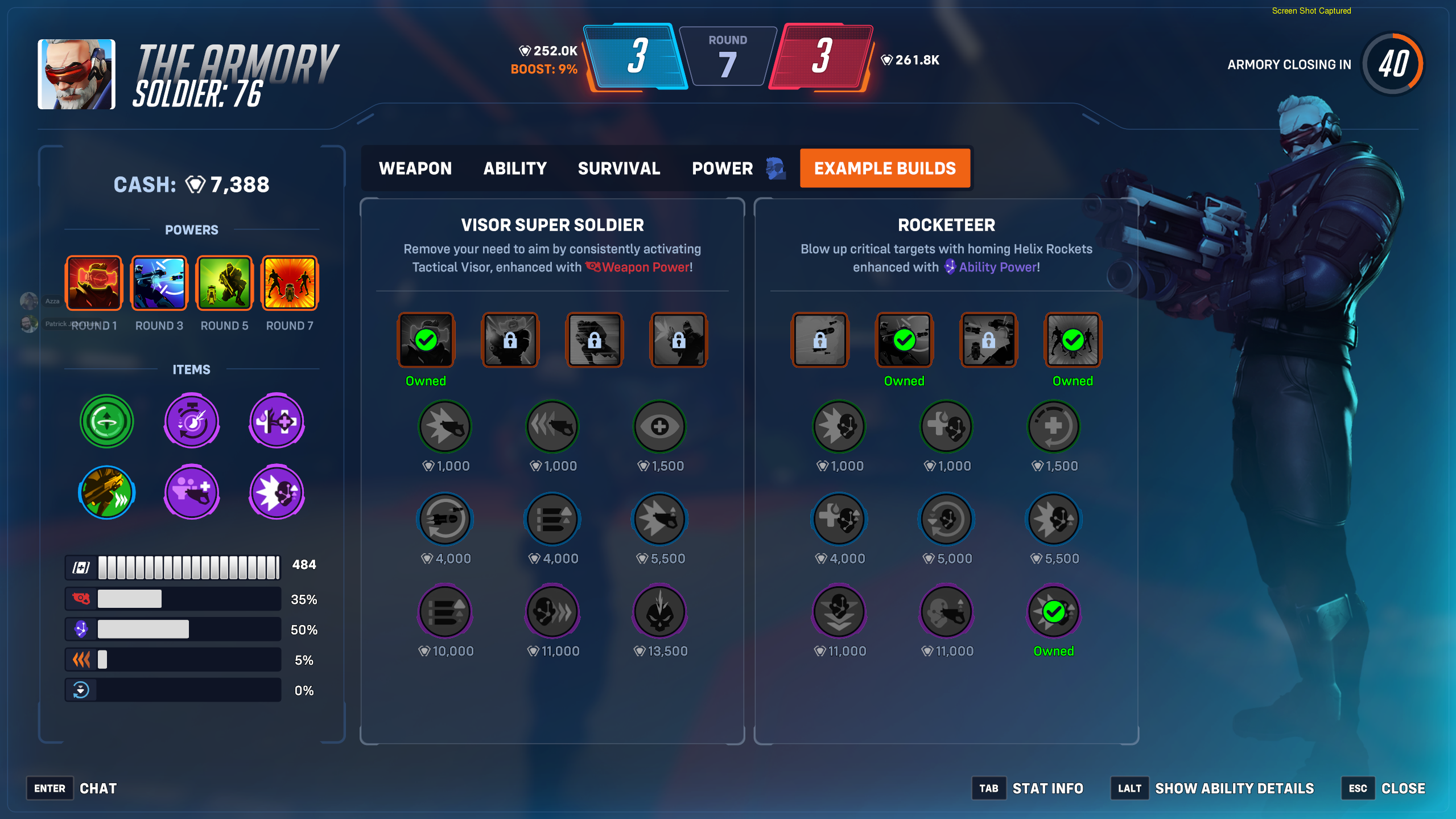
Task: Click the Chat label at bottom left
Action: point(98,788)
